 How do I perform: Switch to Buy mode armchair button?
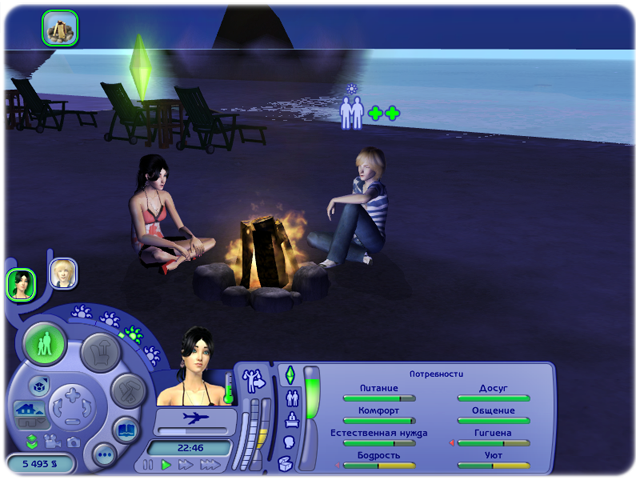click(100, 350)
